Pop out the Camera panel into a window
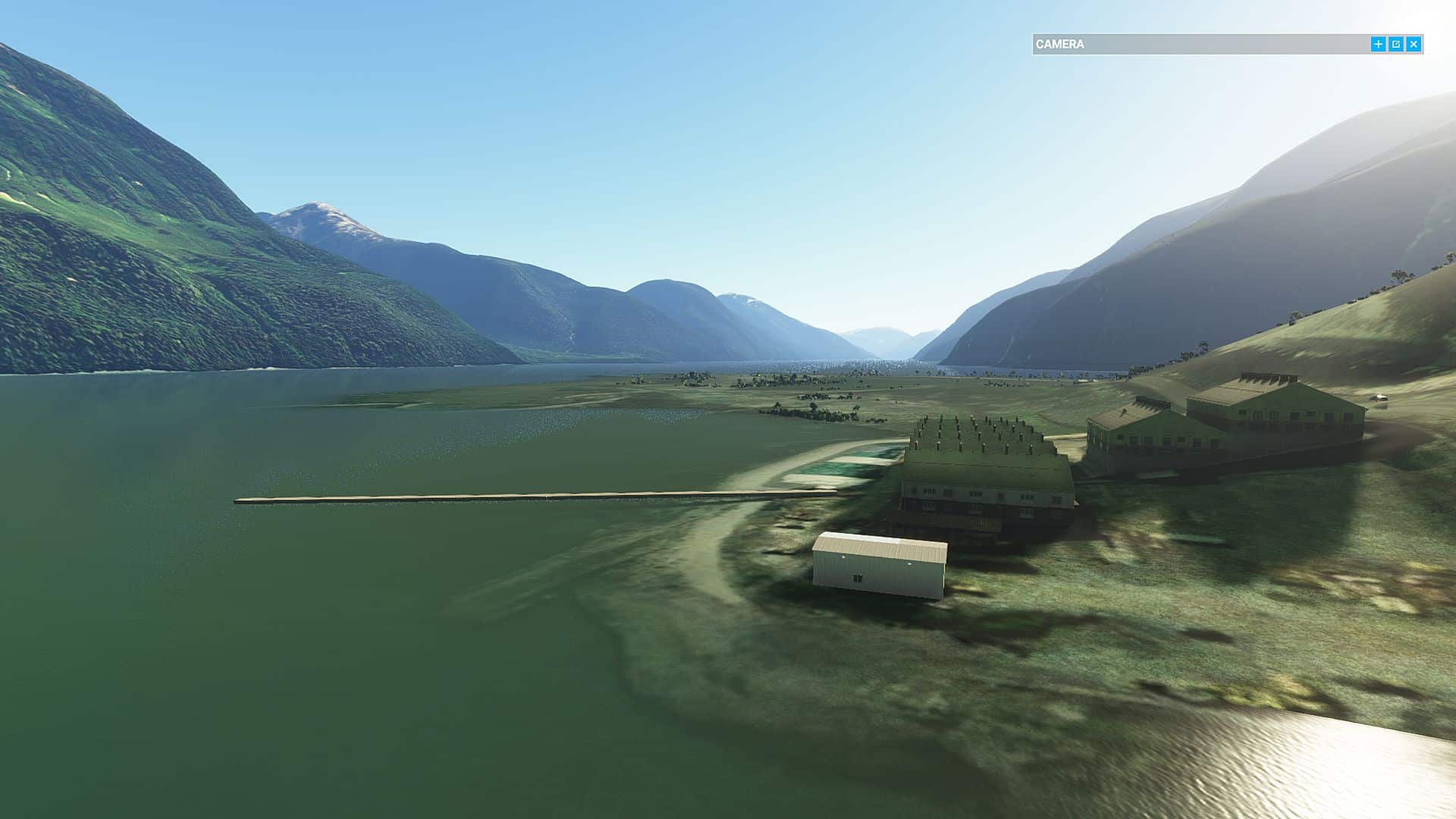 coord(1396,45)
